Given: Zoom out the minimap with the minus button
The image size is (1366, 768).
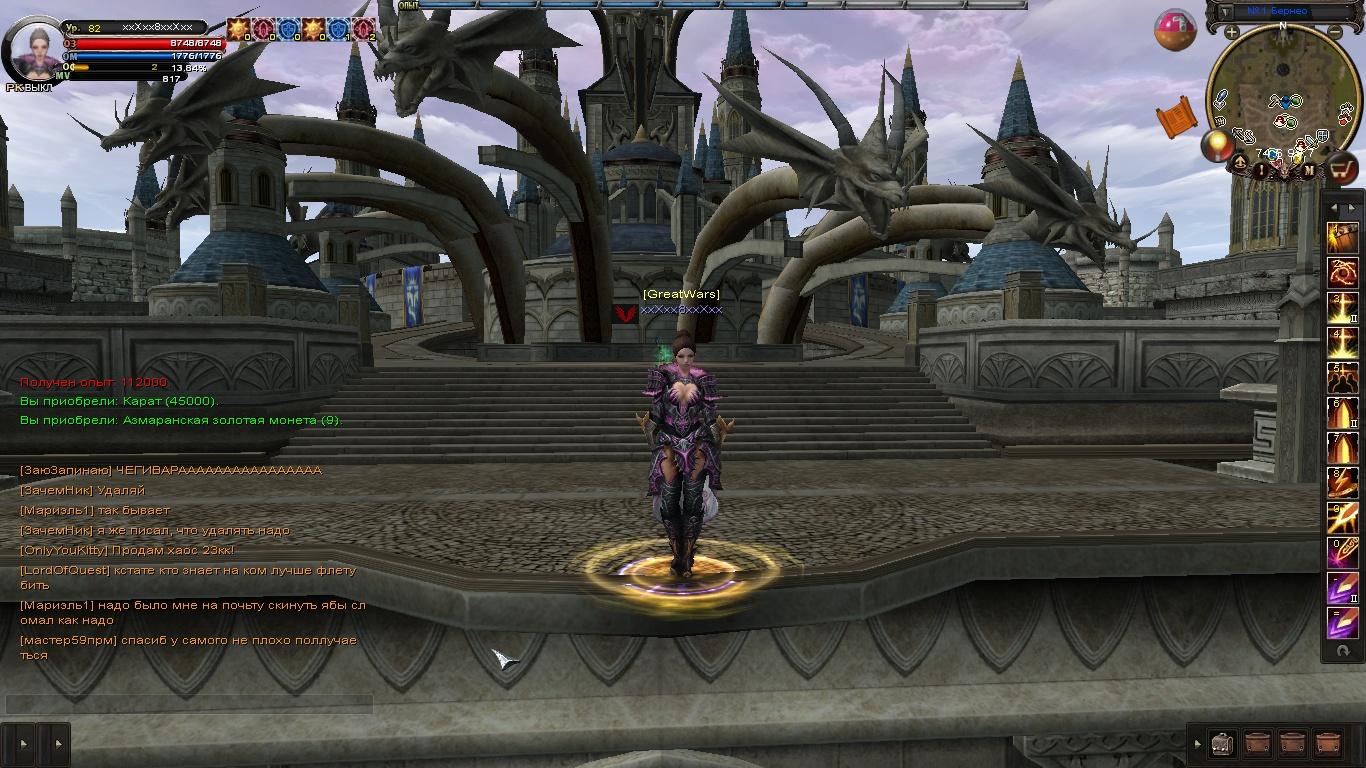Looking at the screenshot, I should pos(1335,32).
